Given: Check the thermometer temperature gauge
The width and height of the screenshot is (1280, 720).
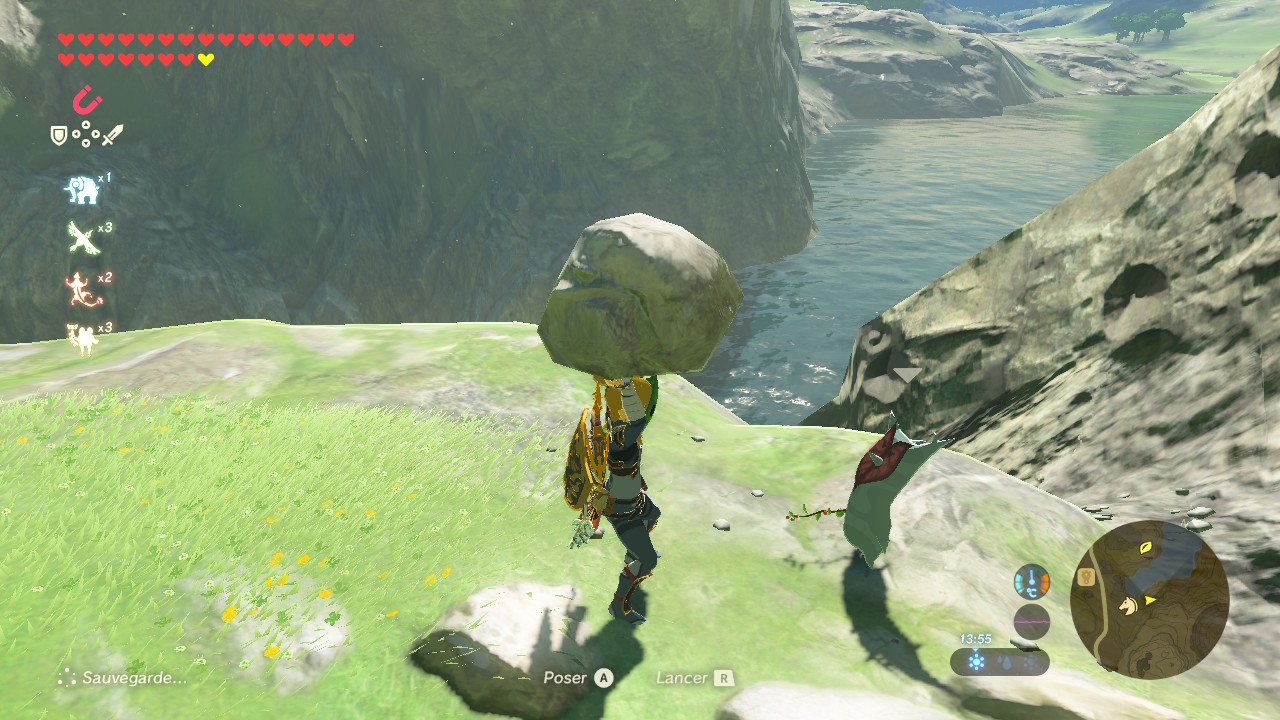Looking at the screenshot, I should pyautogui.click(x=1031, y=581).
